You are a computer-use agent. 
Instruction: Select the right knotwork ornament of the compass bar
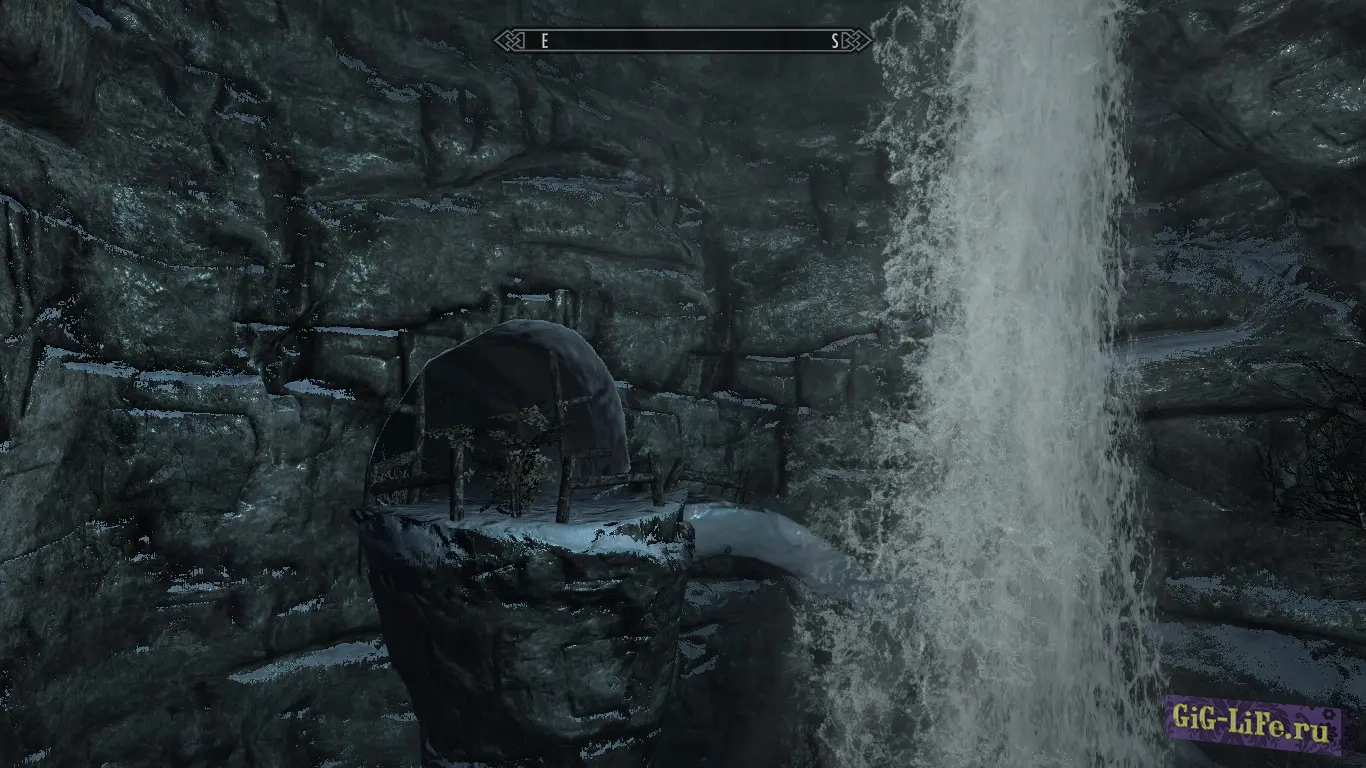pyautogui.click(x=857, y=40)
